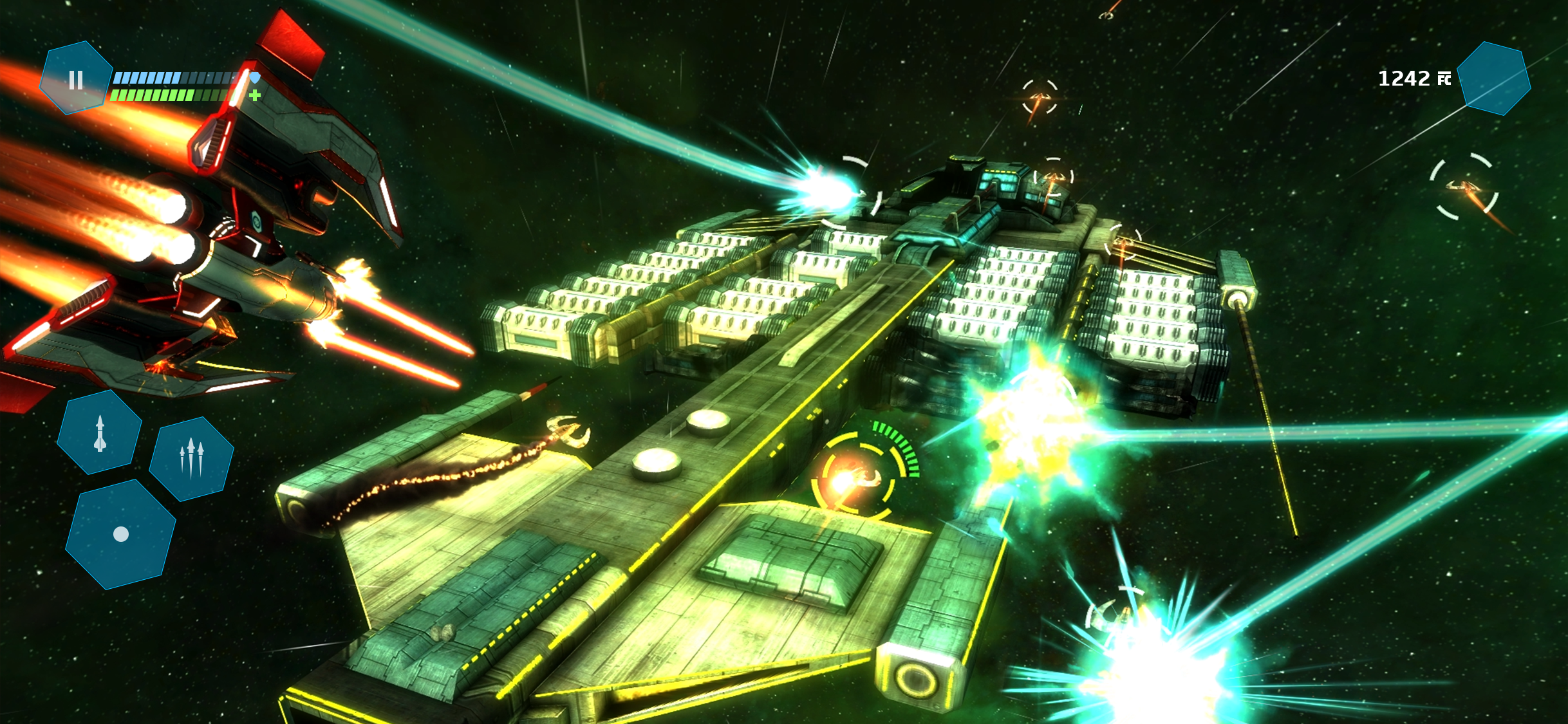The width and height of the screenshot is (1568, 724).
Task: Tap the hexagon fire button with white dot
Action: (120, 534)
